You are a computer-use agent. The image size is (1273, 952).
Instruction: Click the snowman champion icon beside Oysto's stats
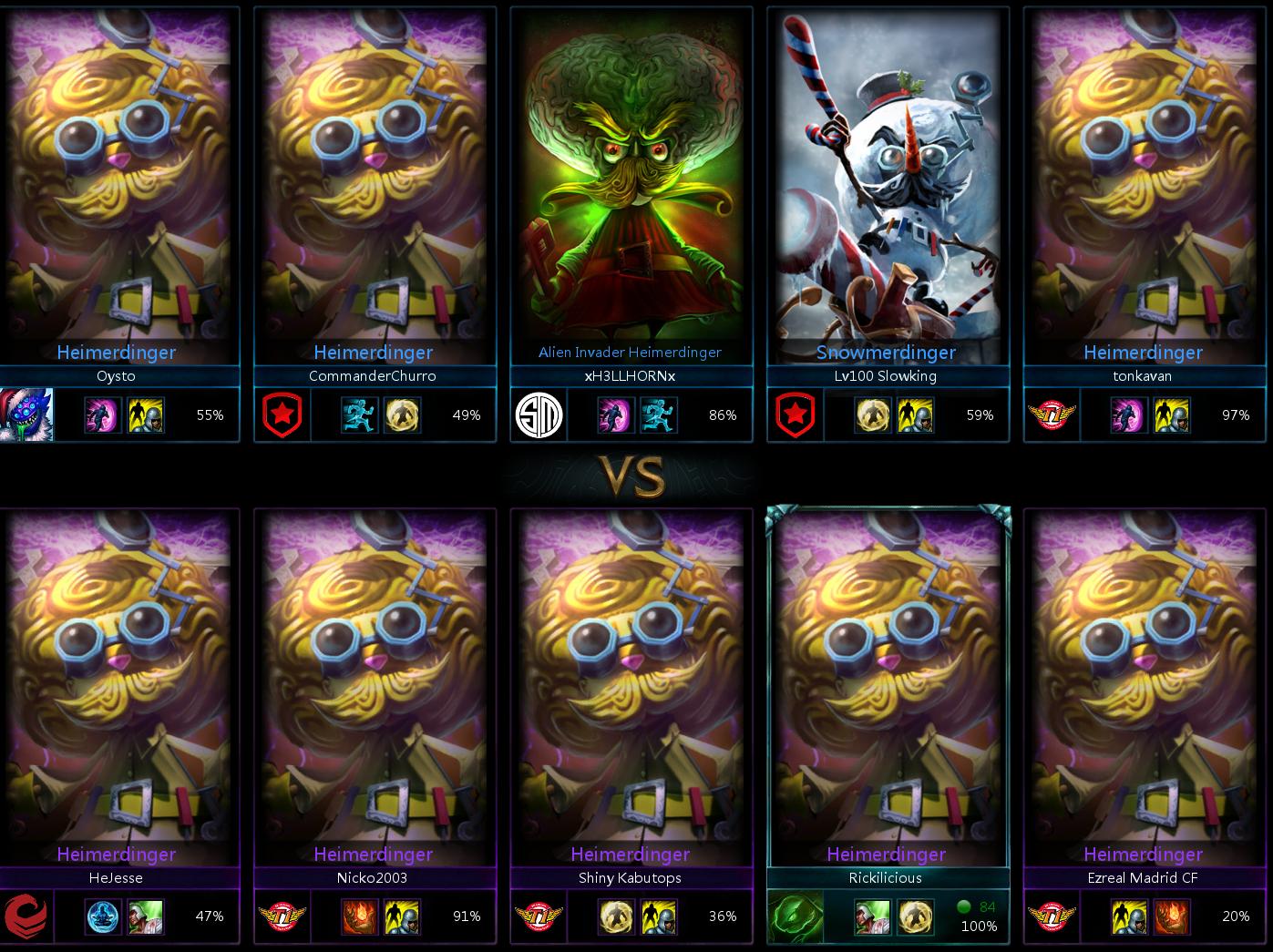23,415
